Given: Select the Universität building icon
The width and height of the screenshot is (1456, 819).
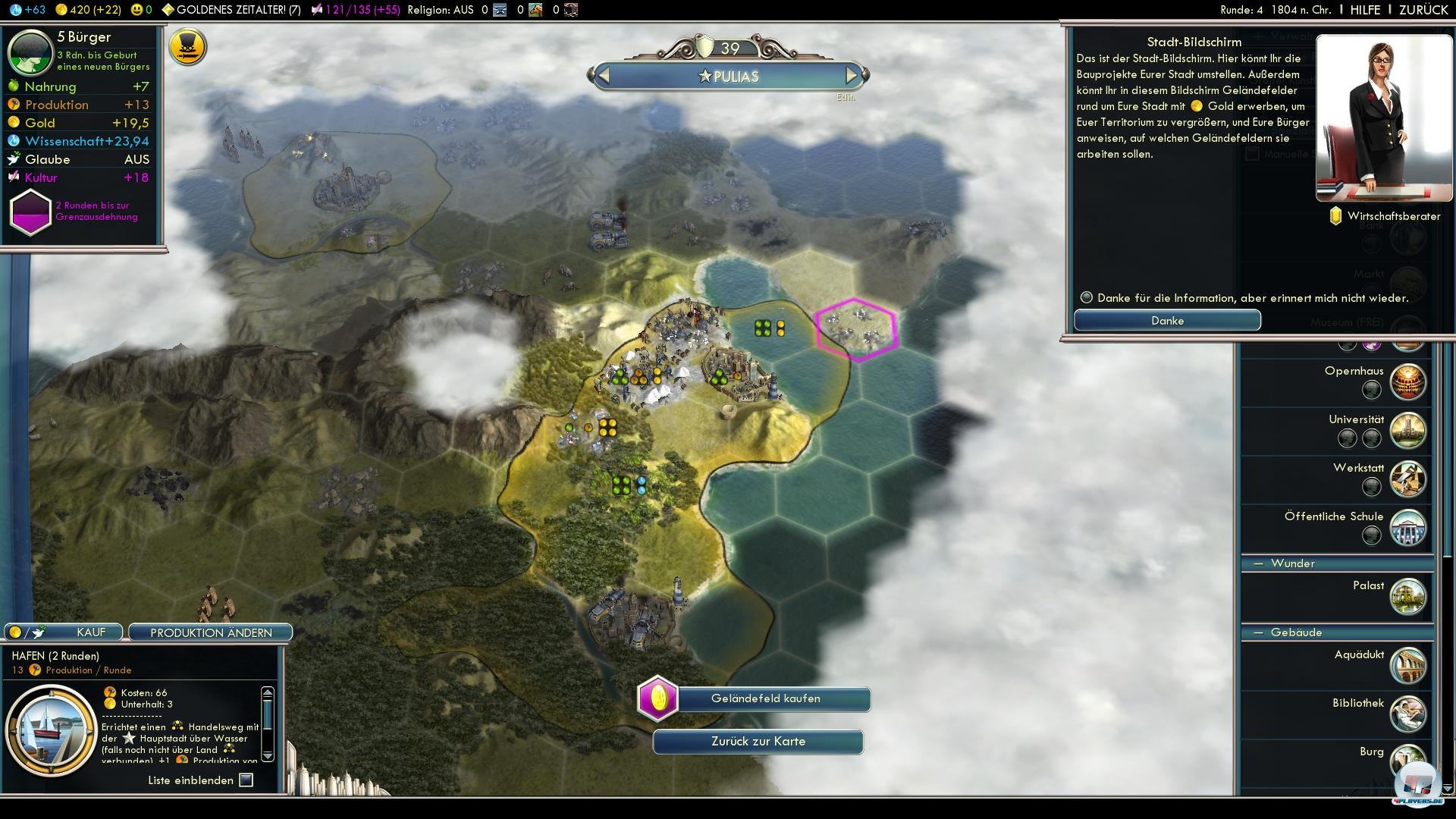Looking at the screenshot, I should [1407, 430].
